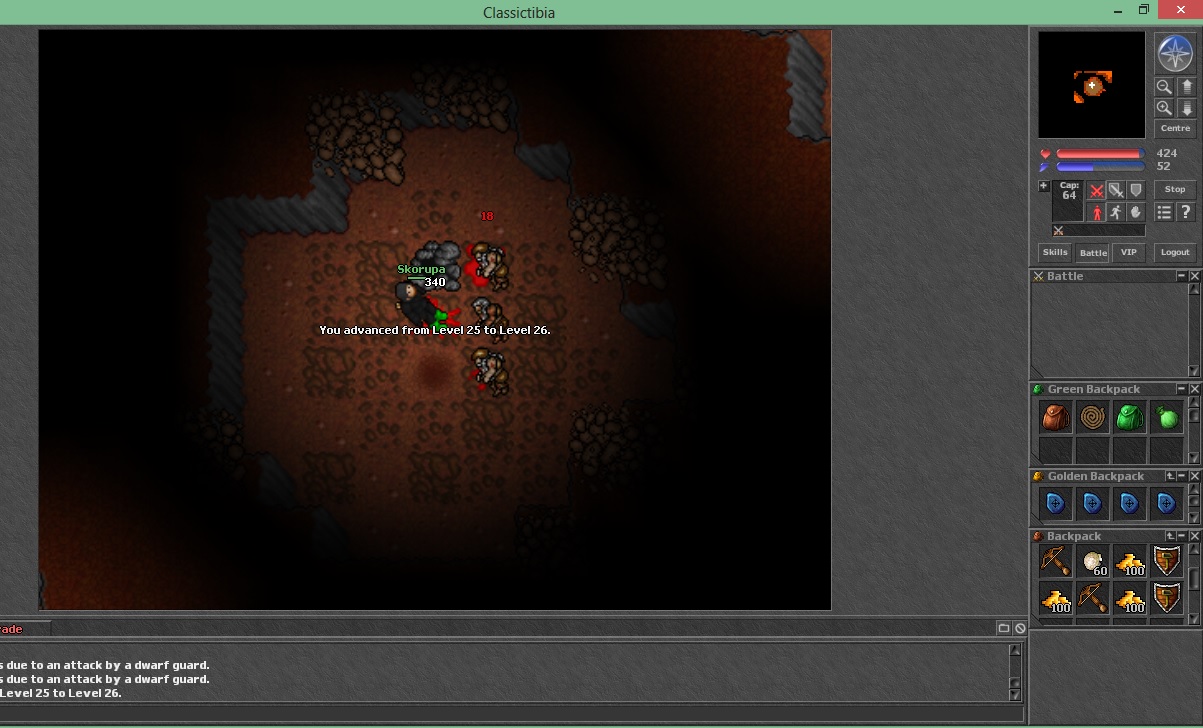
Task: Toggle the running figure chase mode
Action: coord(1116,212)
